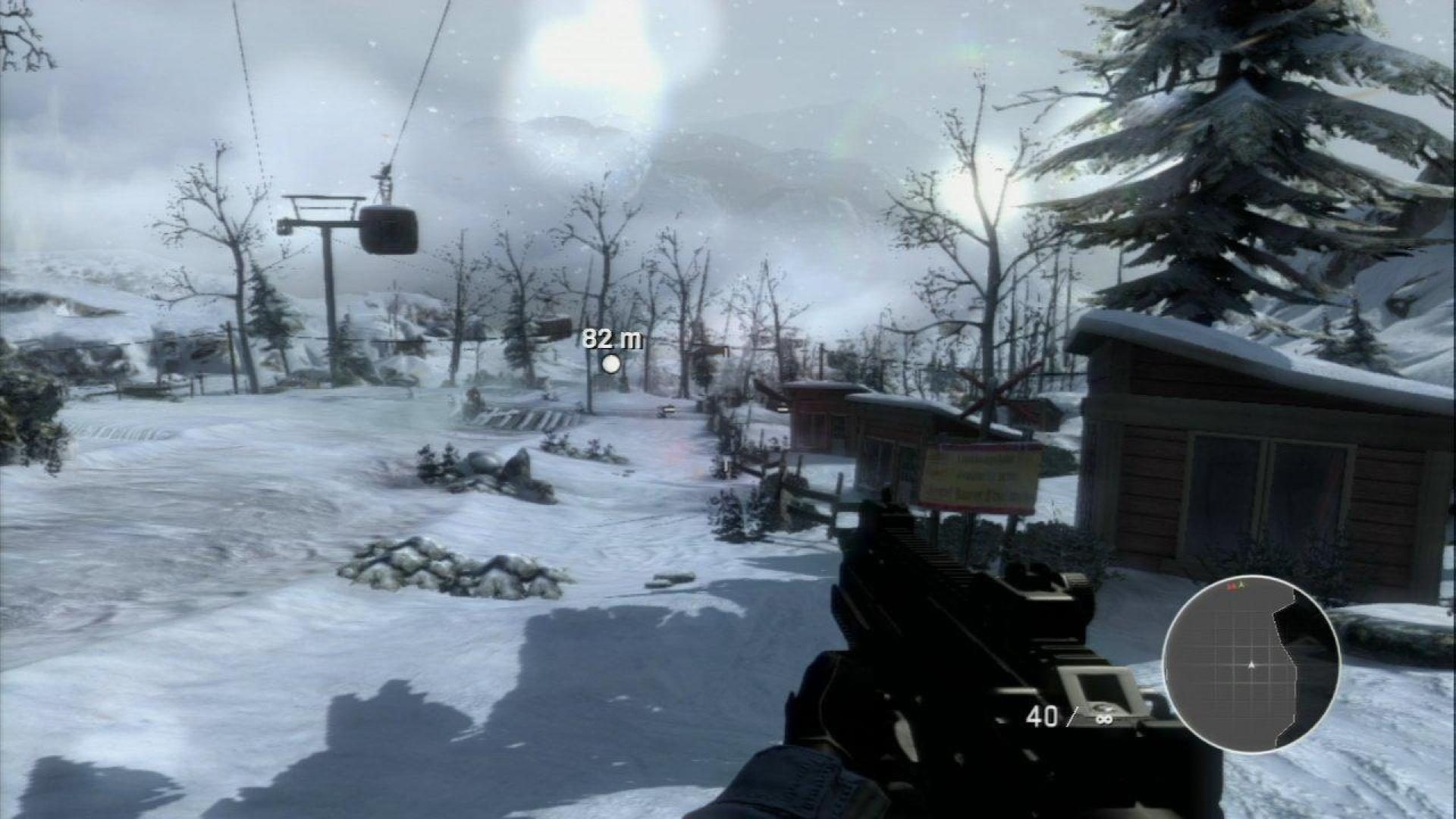
Task: Click the 82 m waypoint objective marker
Action: coord(611,339)
